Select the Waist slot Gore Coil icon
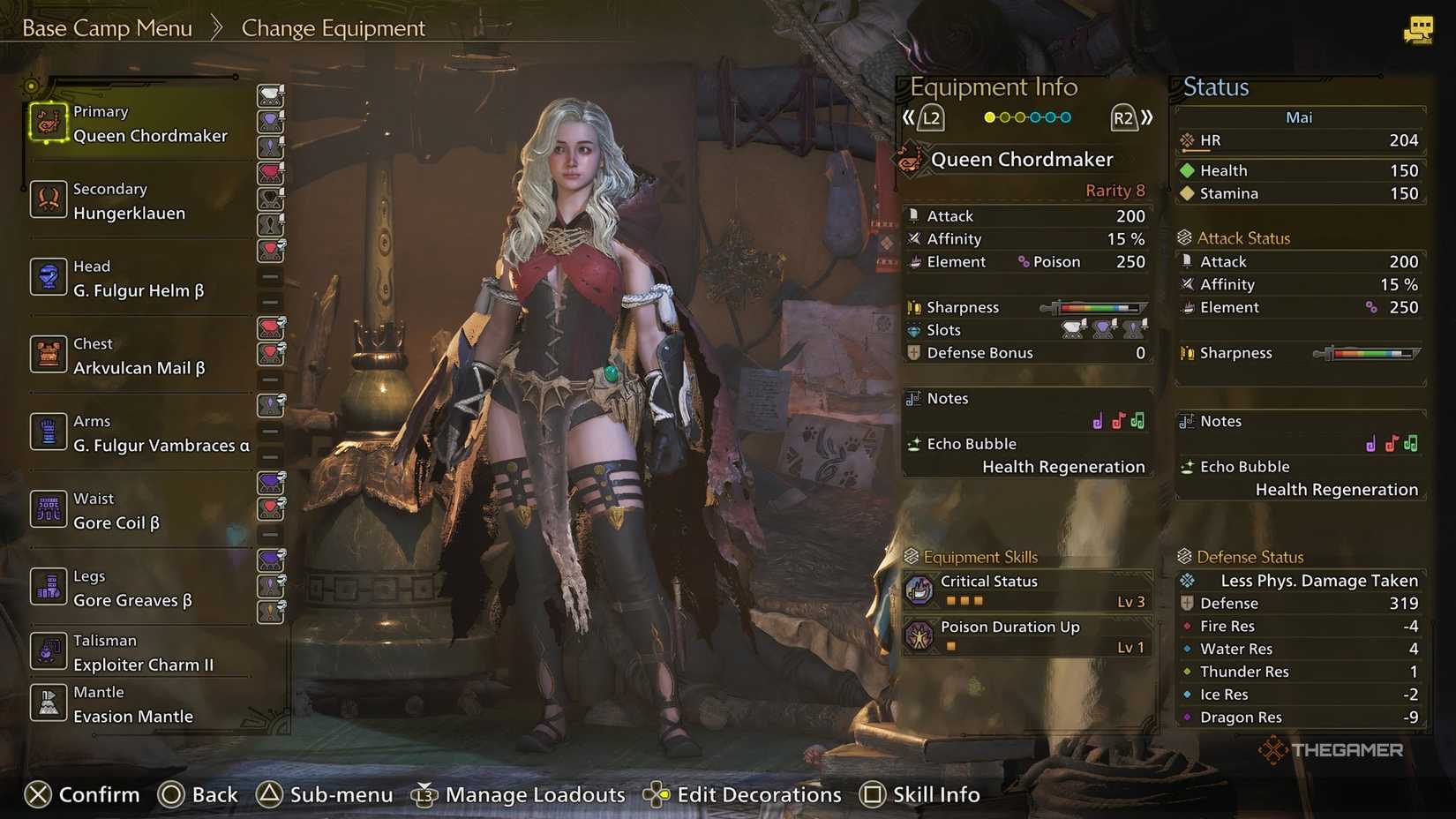Image resolution: width=1456 pixels, height=819 pixels. [48, 509]
